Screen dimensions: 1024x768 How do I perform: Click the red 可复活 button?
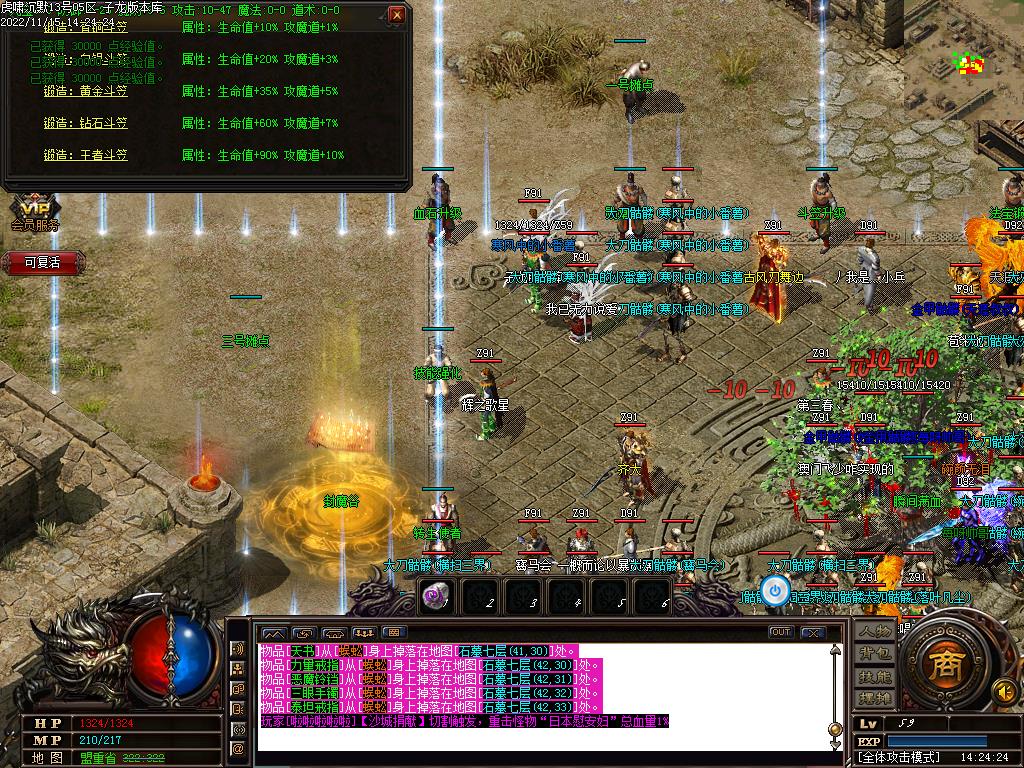tap(42, 262)
